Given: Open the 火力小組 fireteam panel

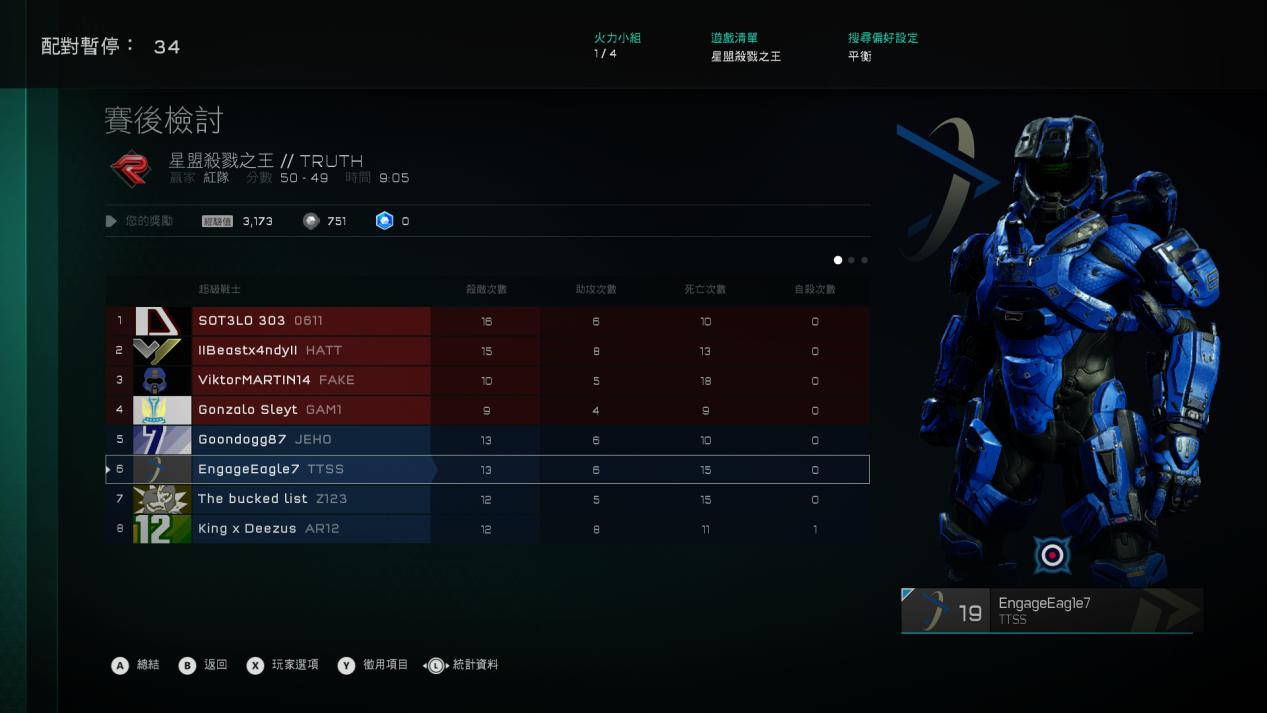Looking at the screenshot, I should pos(617,46).
